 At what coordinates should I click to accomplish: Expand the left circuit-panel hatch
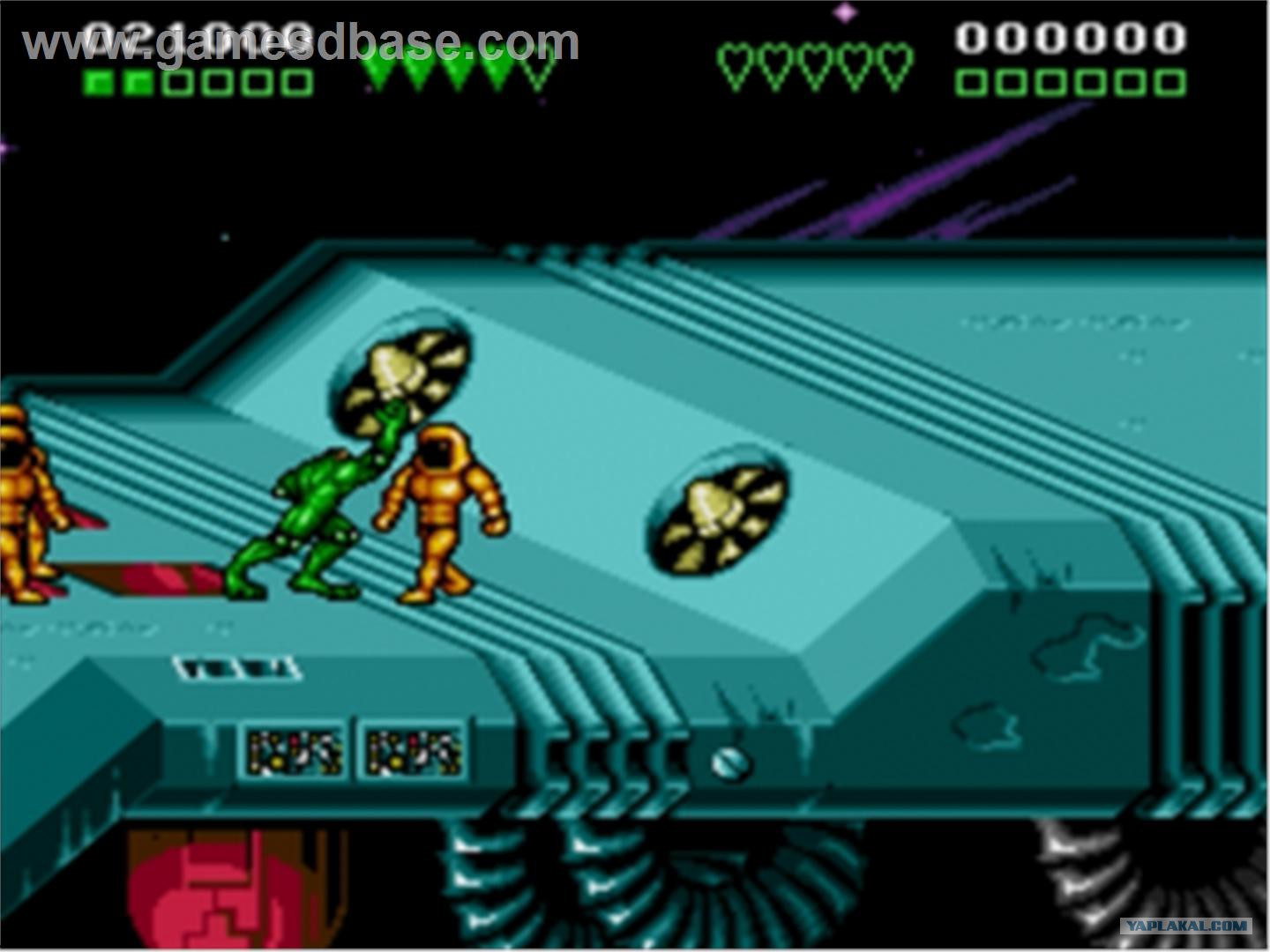tap(291, 749)
